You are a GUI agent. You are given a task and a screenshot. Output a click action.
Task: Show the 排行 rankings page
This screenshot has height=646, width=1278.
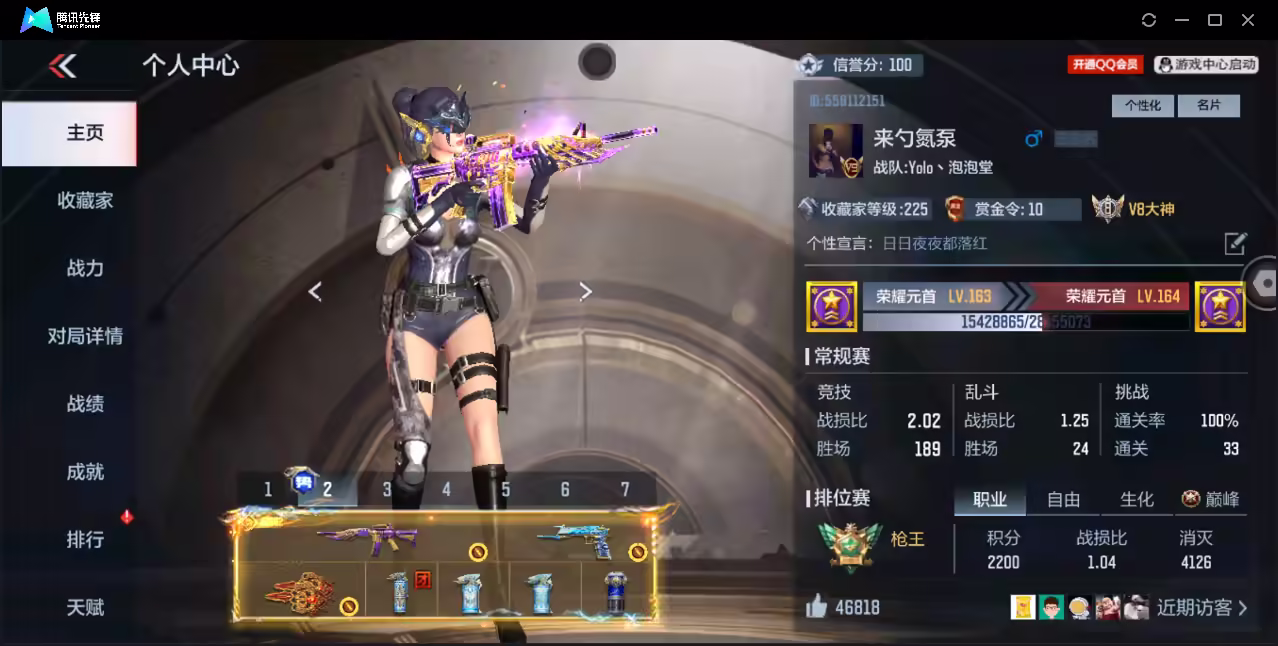tap(85, 540)
